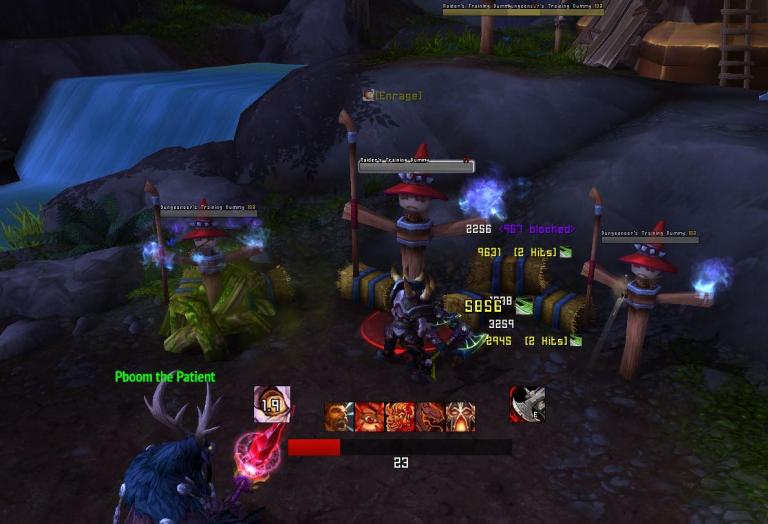Use the dark red dragon ability icon
Viewport: 768px width, 524px height.
point(431,417)
